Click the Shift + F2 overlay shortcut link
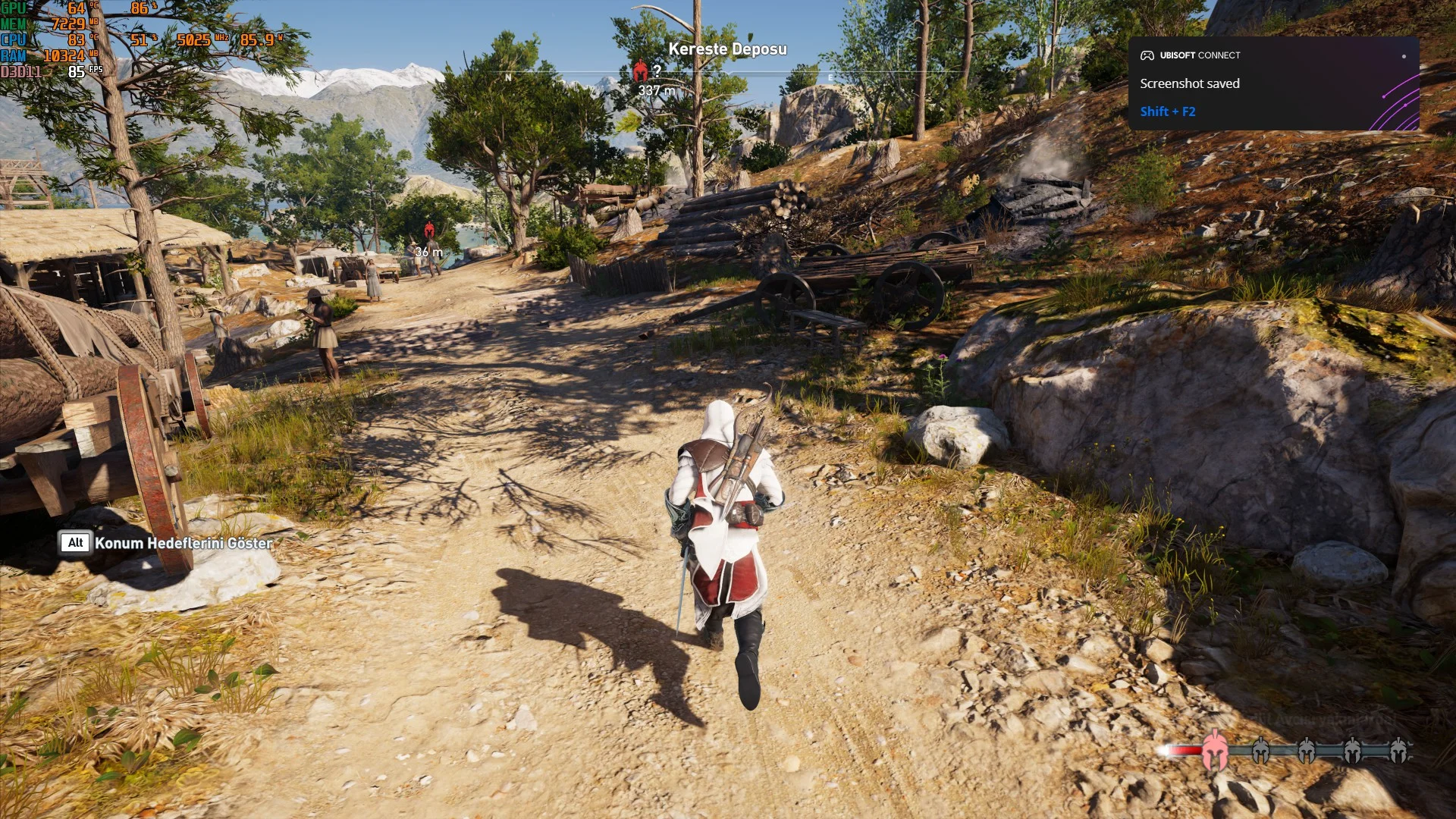 [1167, 111]
